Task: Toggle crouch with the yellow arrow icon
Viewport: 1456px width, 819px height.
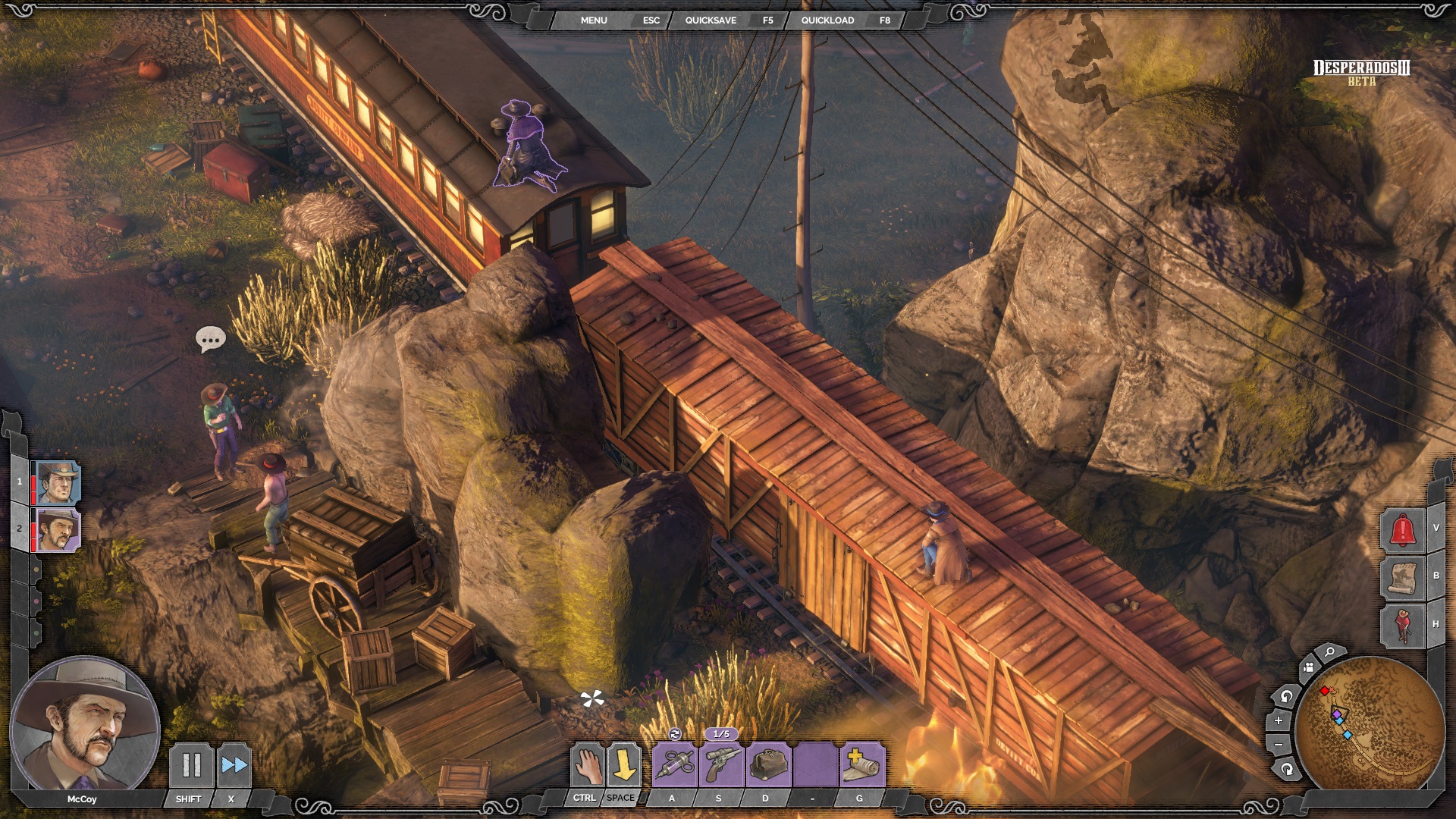Action: tap(623, 764)
